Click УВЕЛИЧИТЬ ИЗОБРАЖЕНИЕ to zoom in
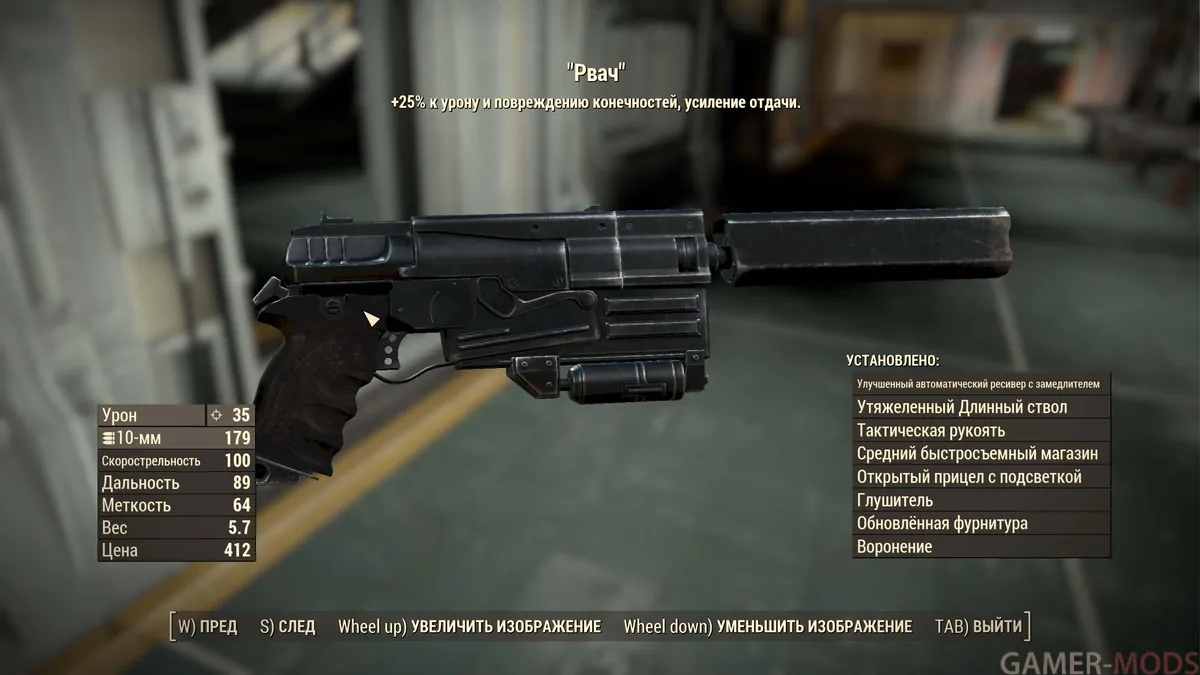This screenshot has width=1200, height=675. pyautogui.click(x=470, y=627)
